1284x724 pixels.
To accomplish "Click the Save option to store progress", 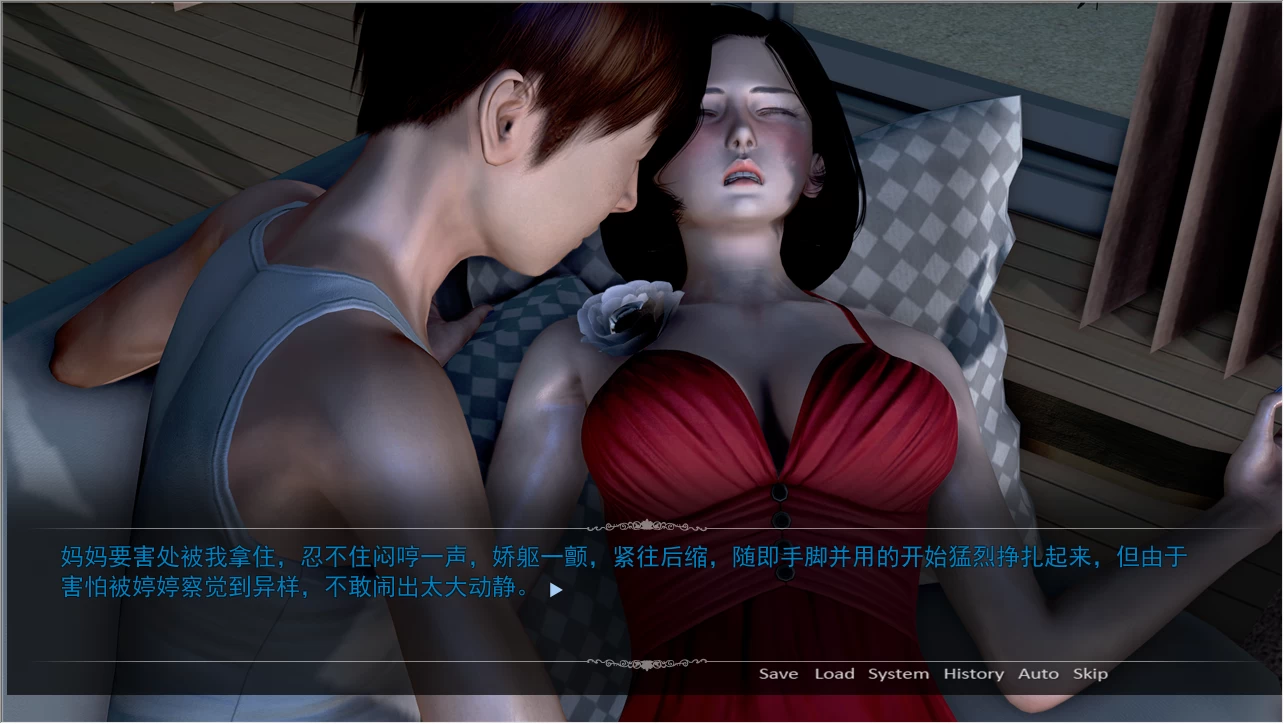I will click(778, 673).
